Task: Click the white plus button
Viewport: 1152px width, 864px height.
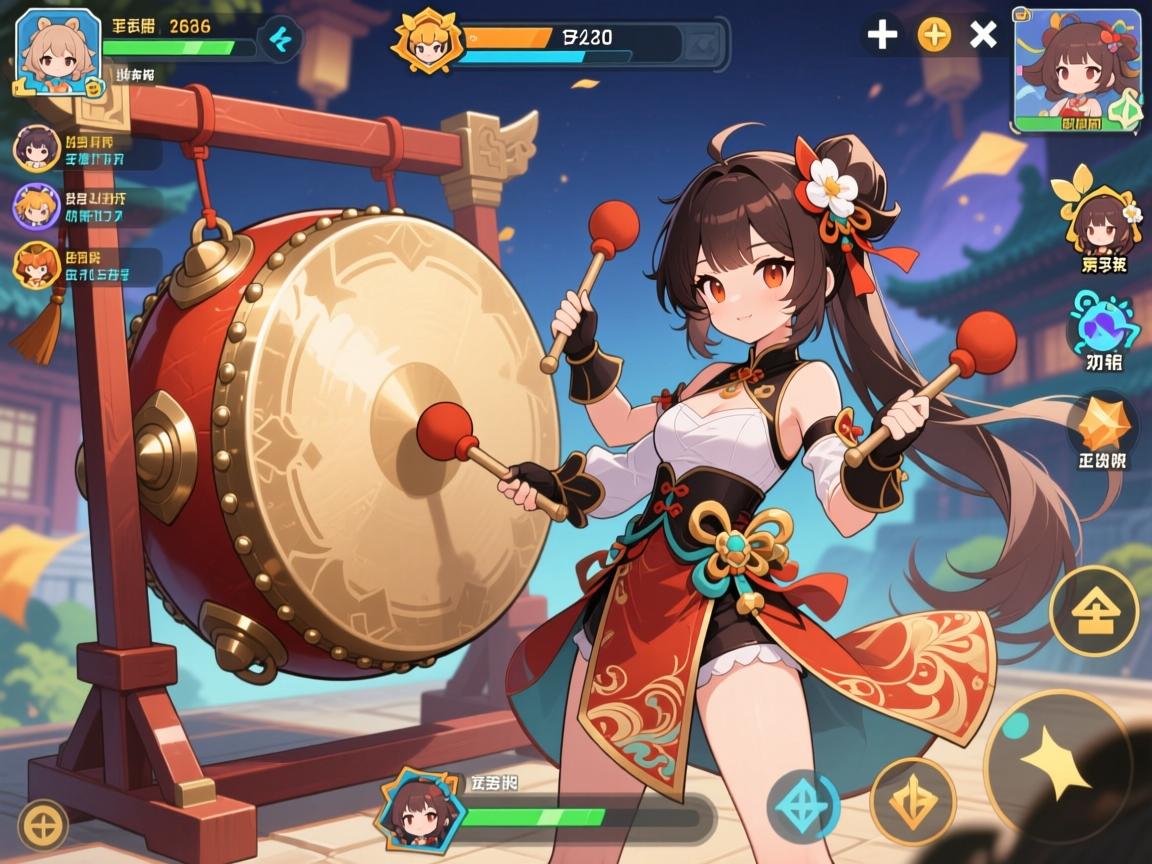Action: click(x=881, y=35)
